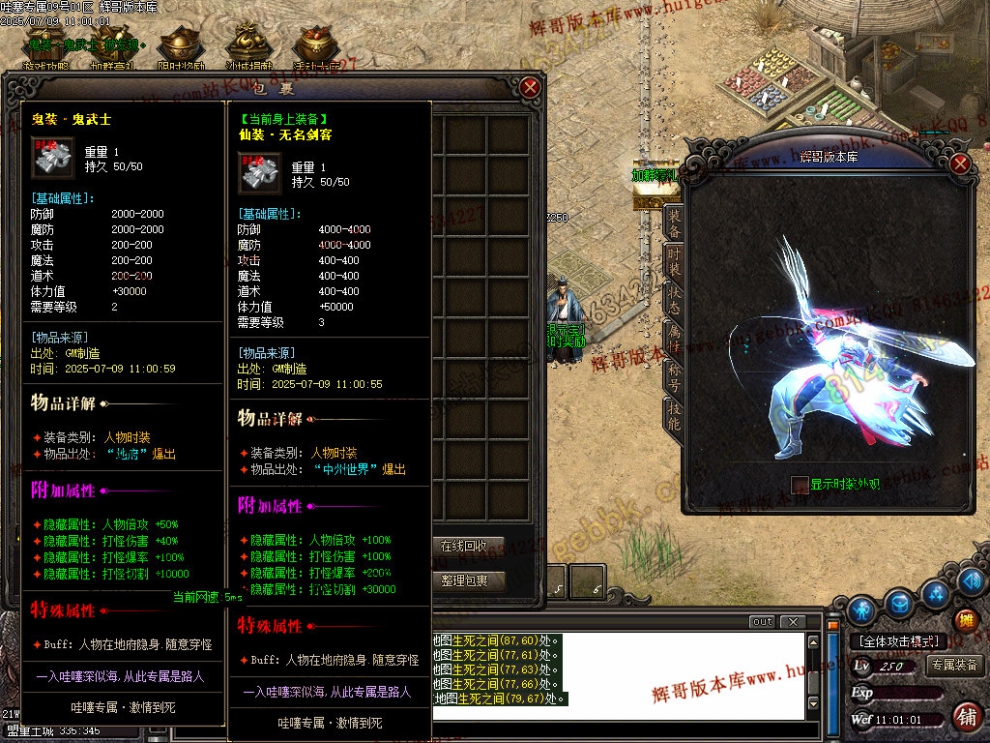
Task: Close the 包裹 inventory window
Action: point(530,87)
